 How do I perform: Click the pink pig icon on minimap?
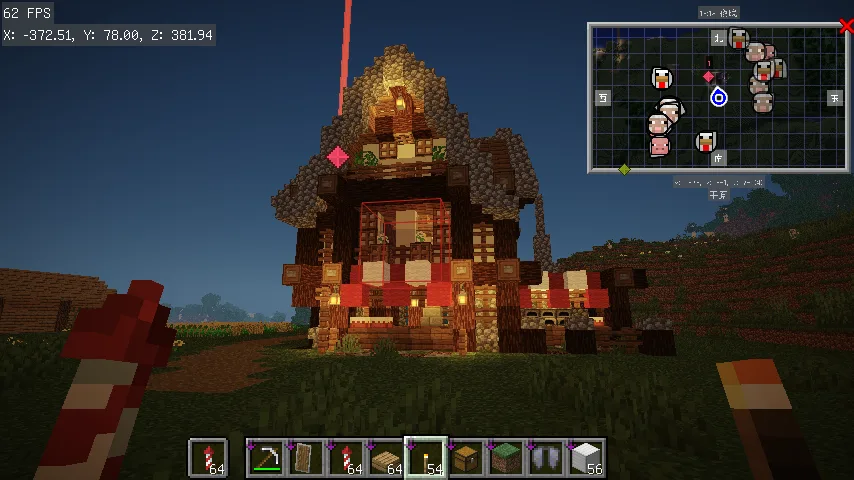659,147
